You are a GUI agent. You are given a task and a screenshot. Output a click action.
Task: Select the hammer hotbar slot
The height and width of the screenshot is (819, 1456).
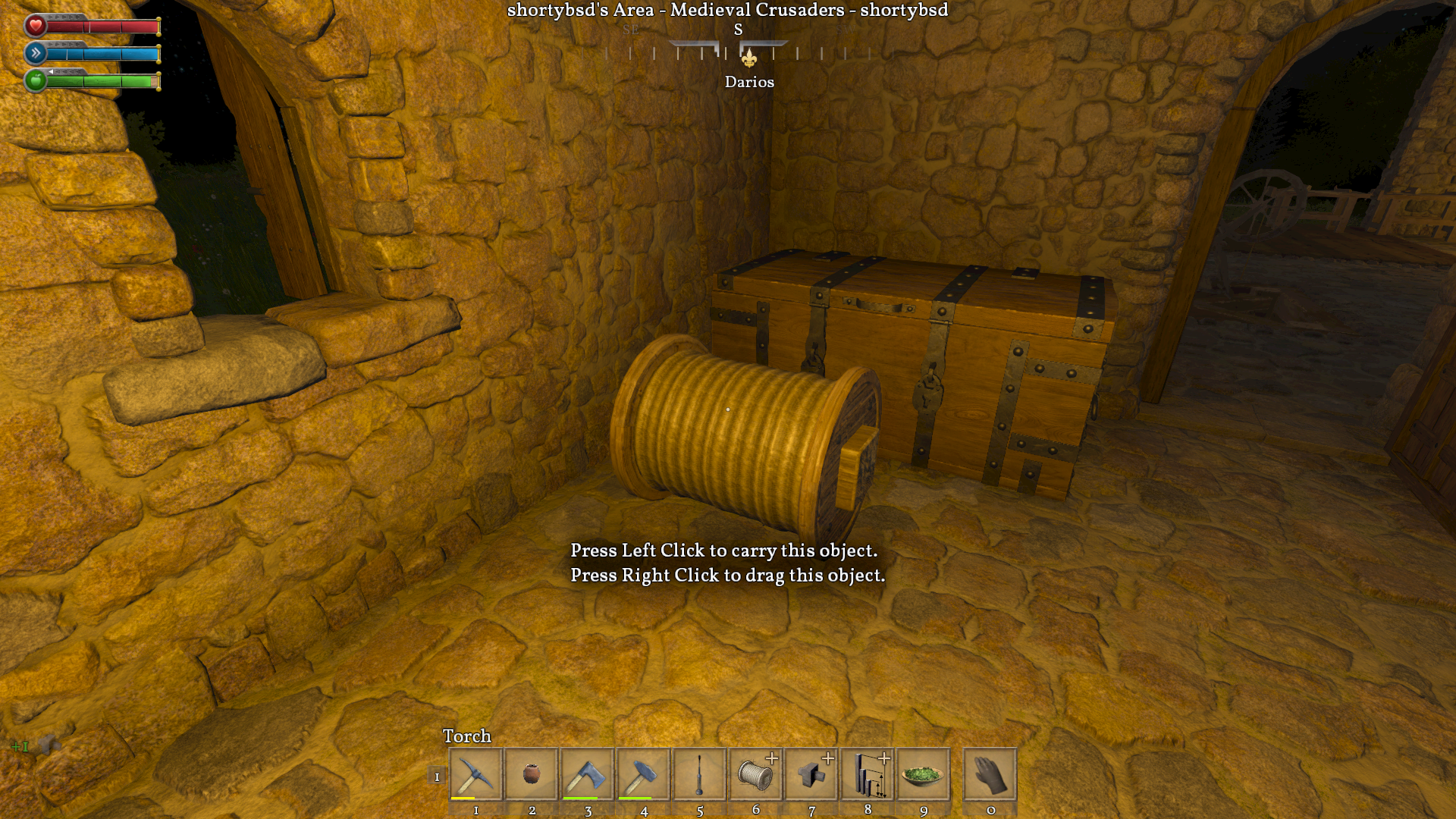click(644, 774)
